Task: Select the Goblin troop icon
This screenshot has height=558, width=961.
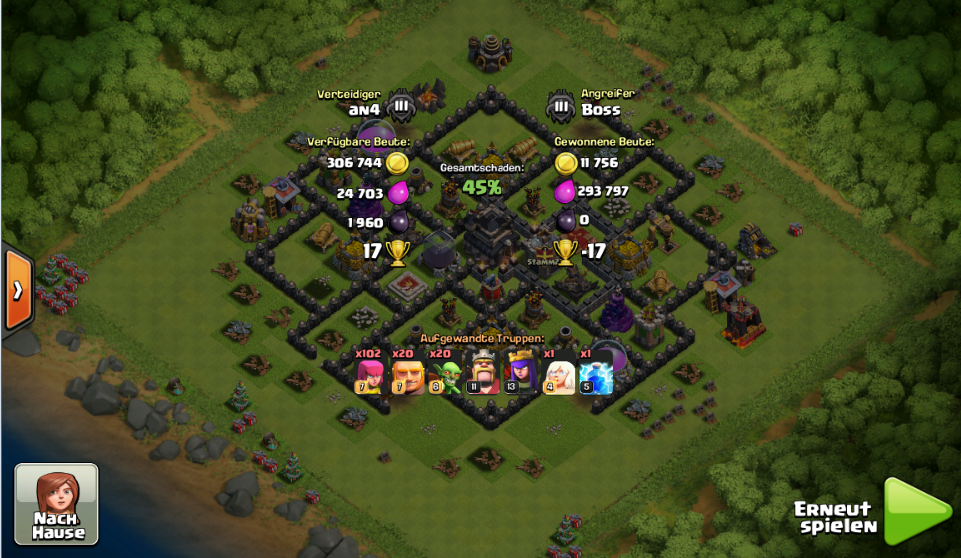Action: (446, 377)
